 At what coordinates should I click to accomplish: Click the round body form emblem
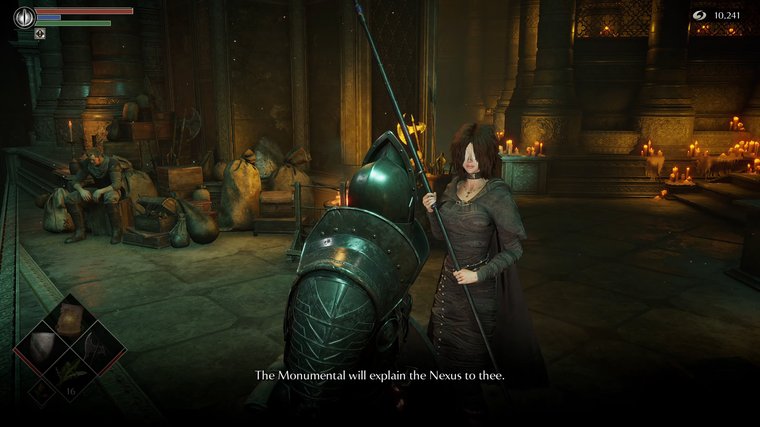coord(23,16)
